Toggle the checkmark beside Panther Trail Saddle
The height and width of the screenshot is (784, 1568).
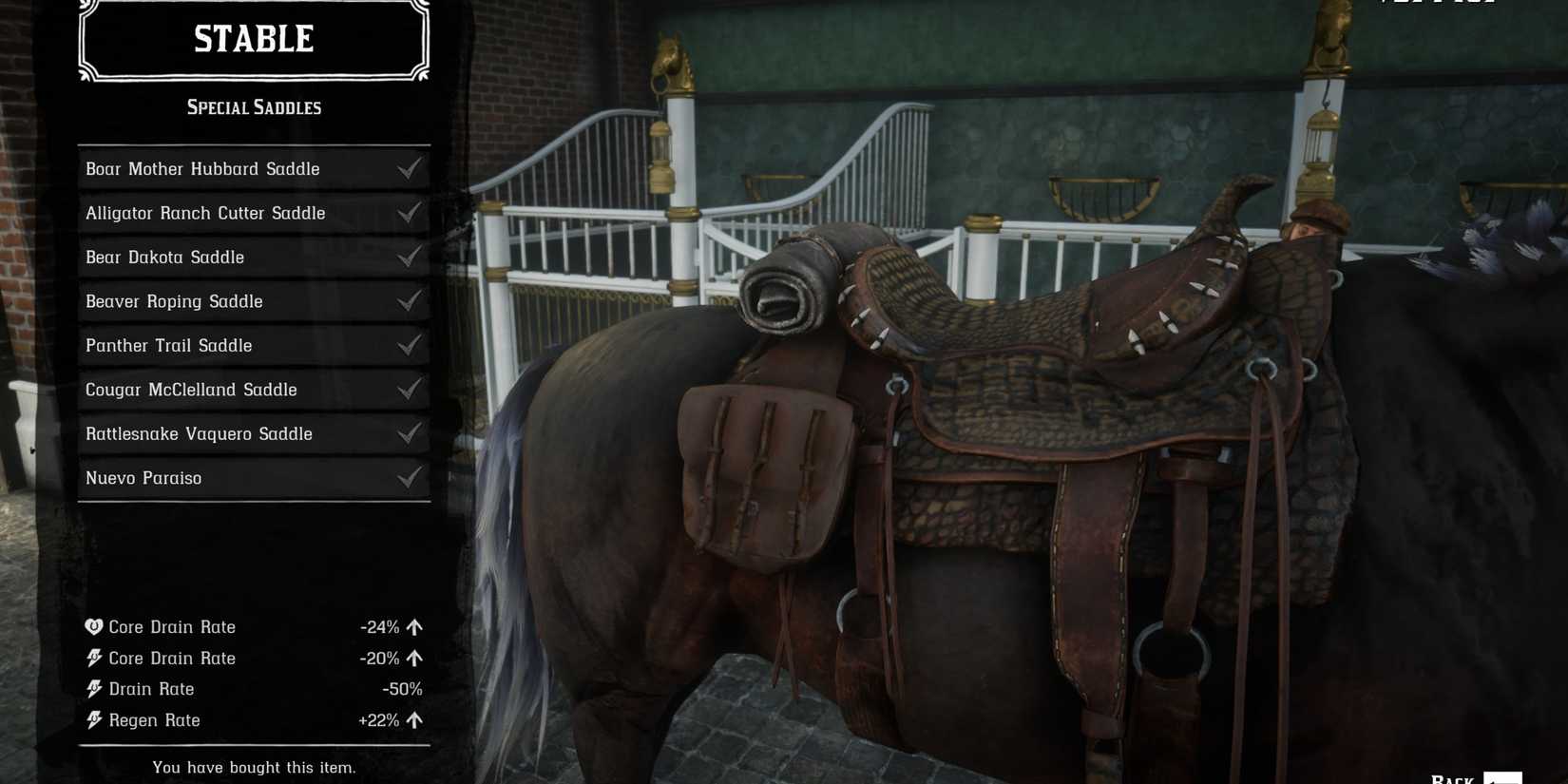click(409, 345)
